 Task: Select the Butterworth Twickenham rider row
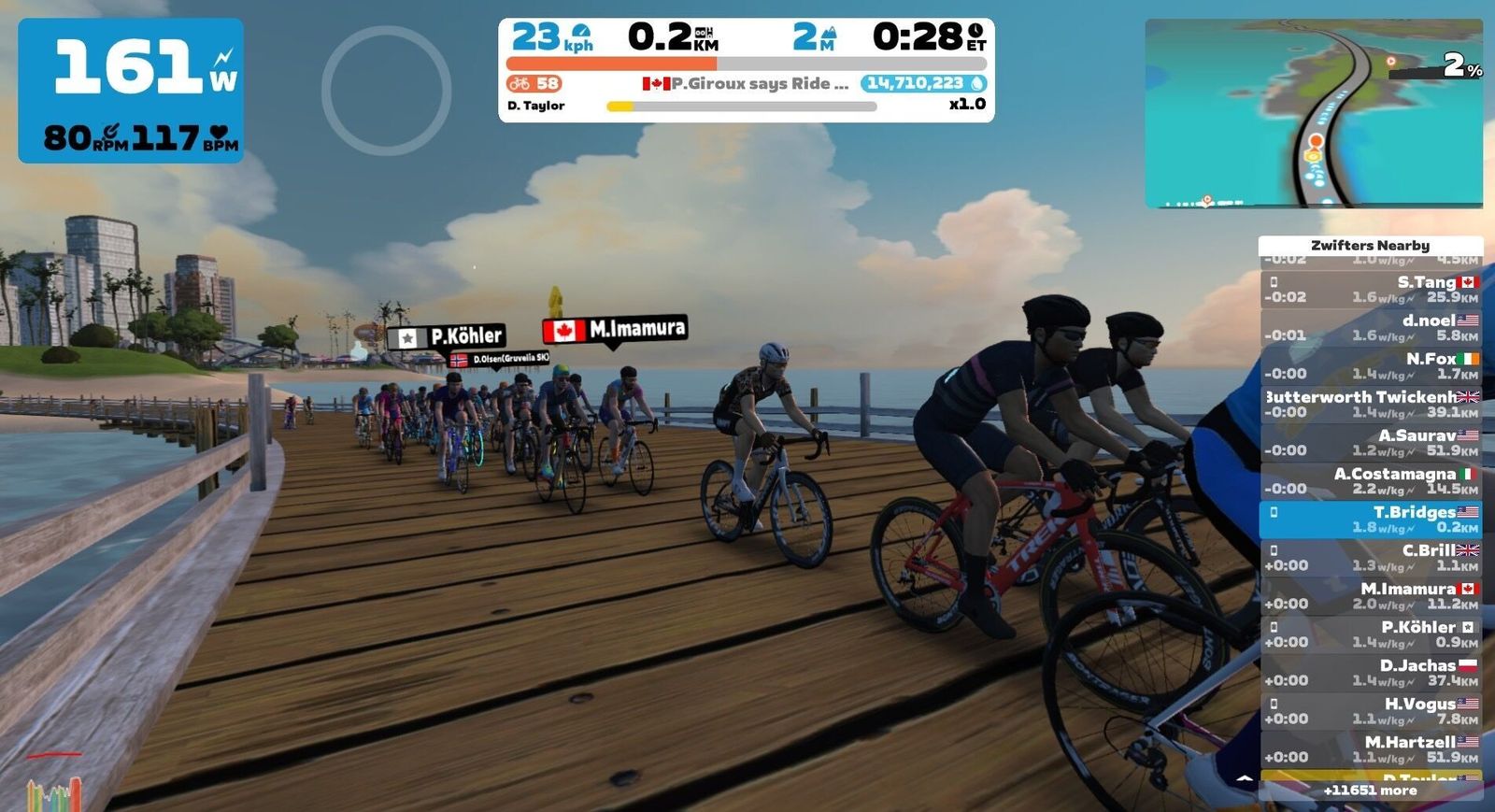click(1371, 404)
